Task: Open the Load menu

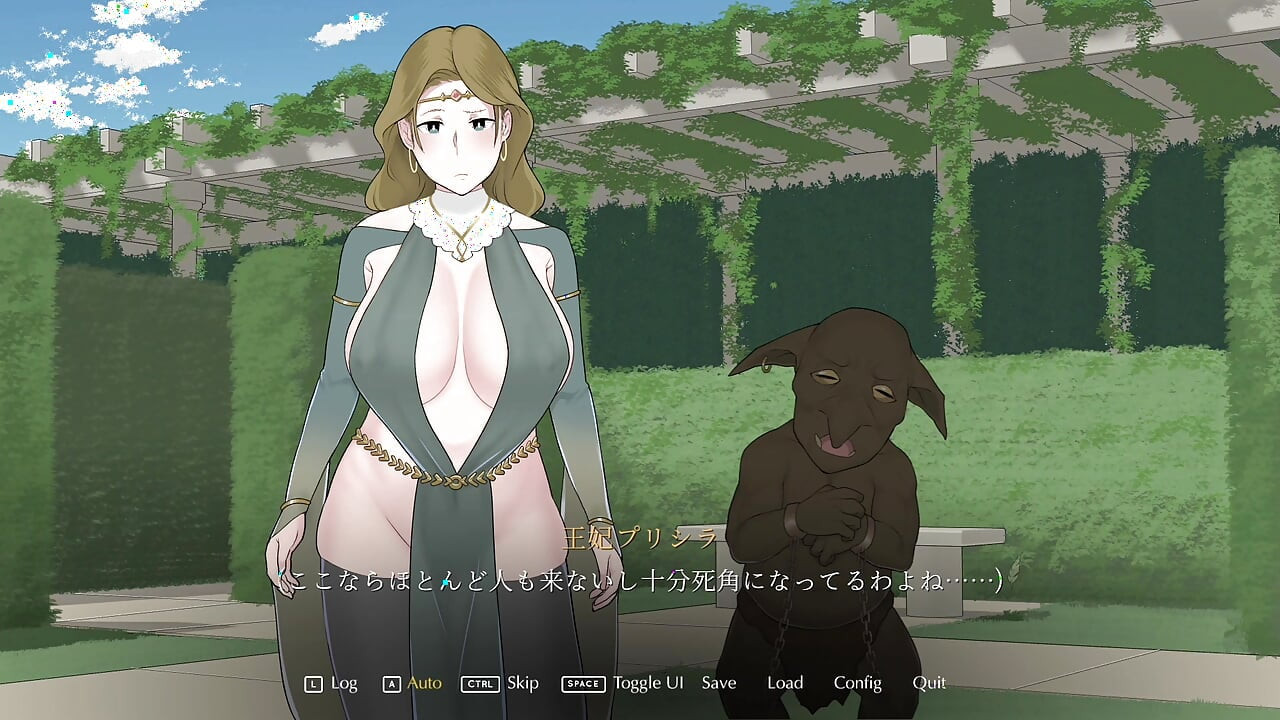Action: (x=785, y=683)
